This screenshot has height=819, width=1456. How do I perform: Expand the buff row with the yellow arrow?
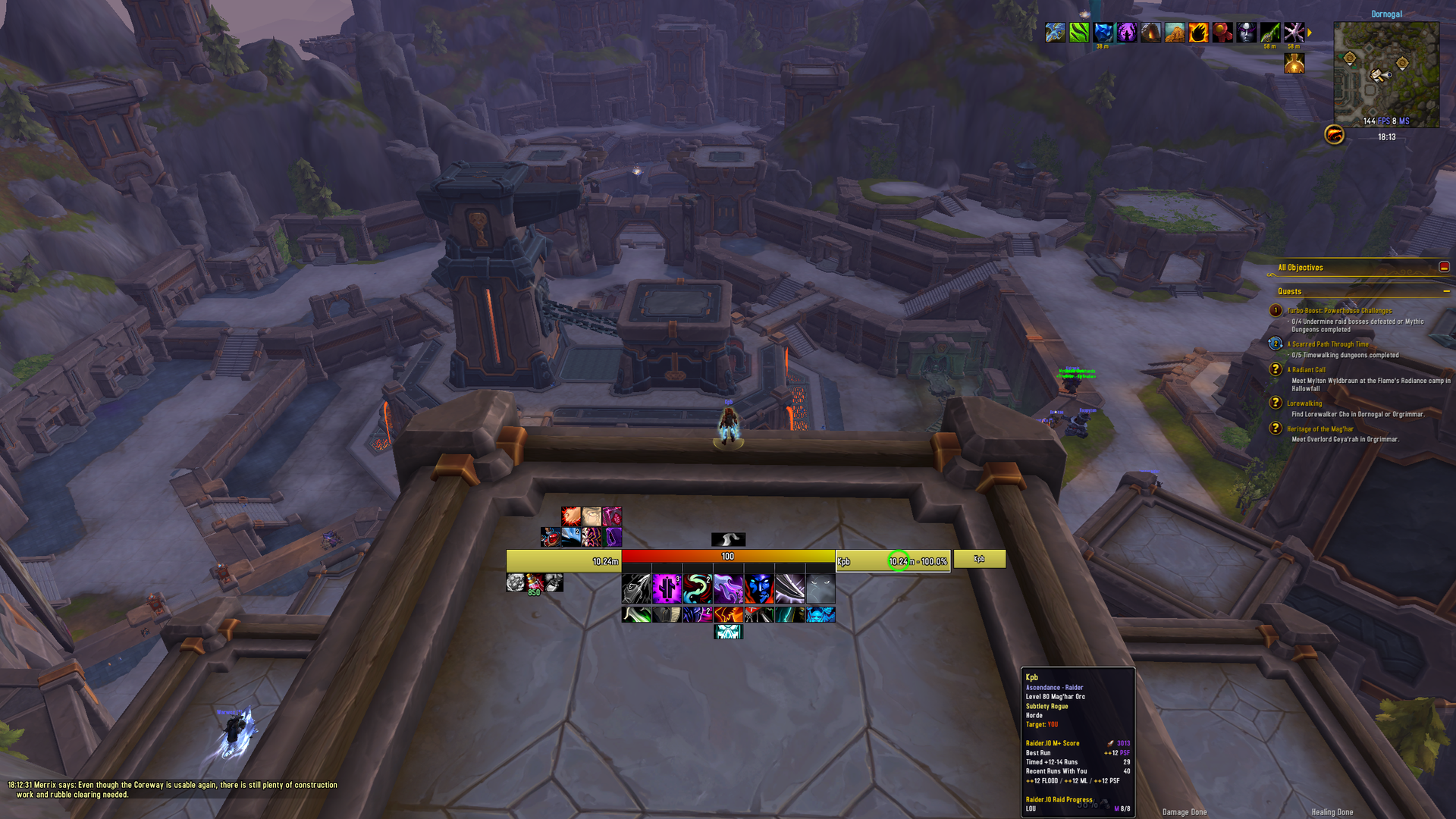1310,33
